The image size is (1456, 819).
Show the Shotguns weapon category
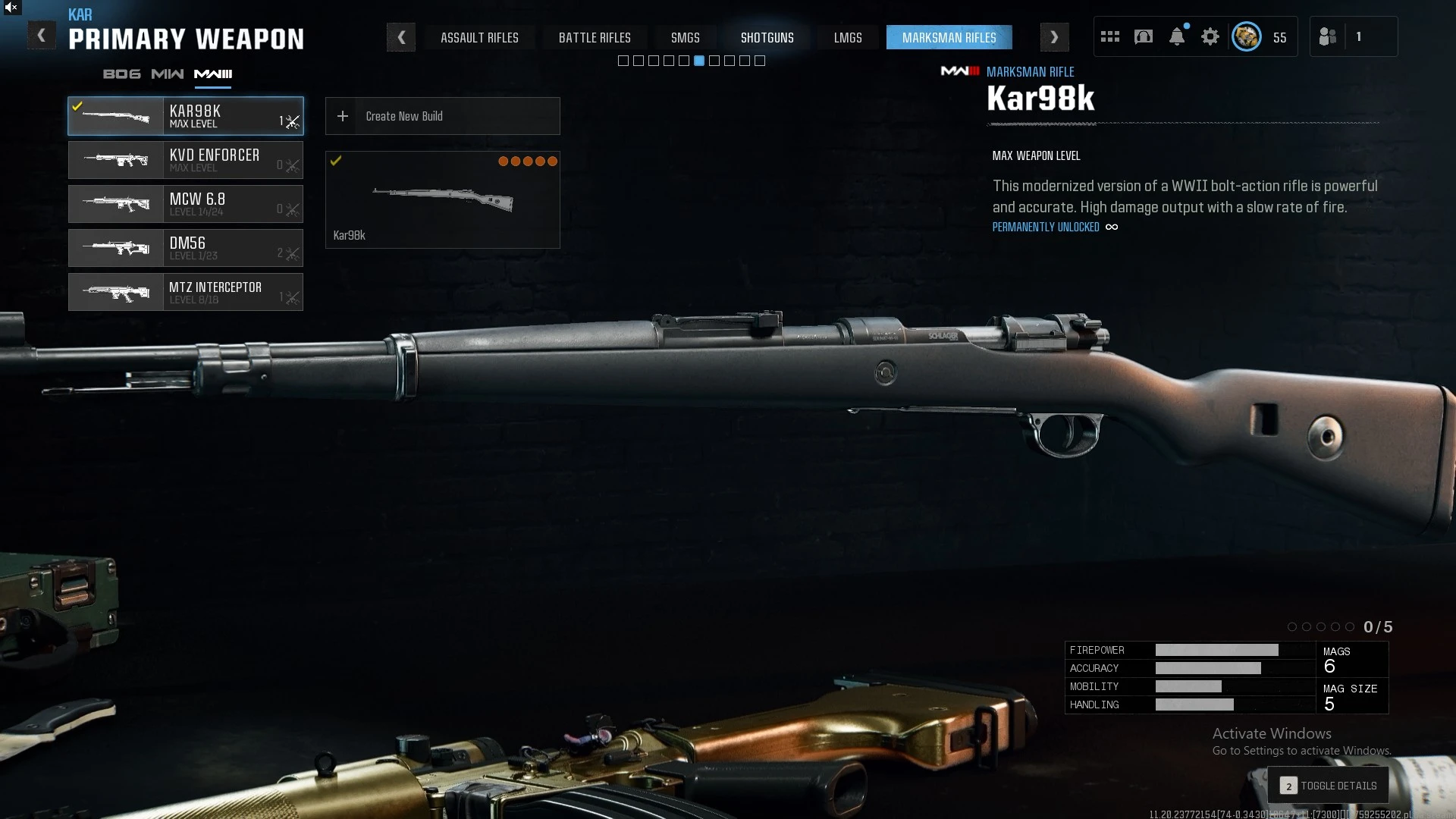(x=767, y=38)
